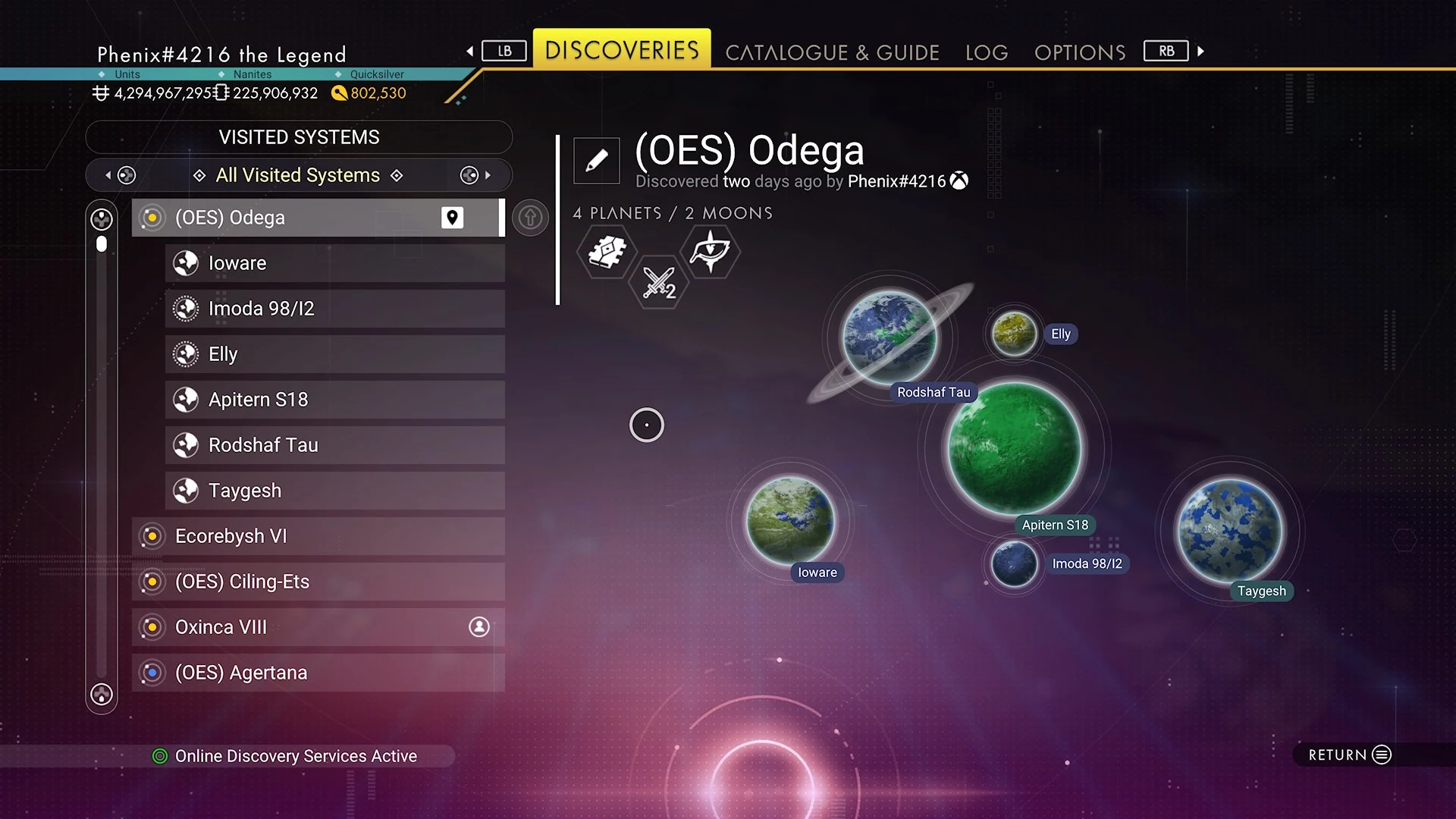Select Imoda 98/I2 from the list
This screenshot has height=819, width=1456.
click(x=334, y=309)
